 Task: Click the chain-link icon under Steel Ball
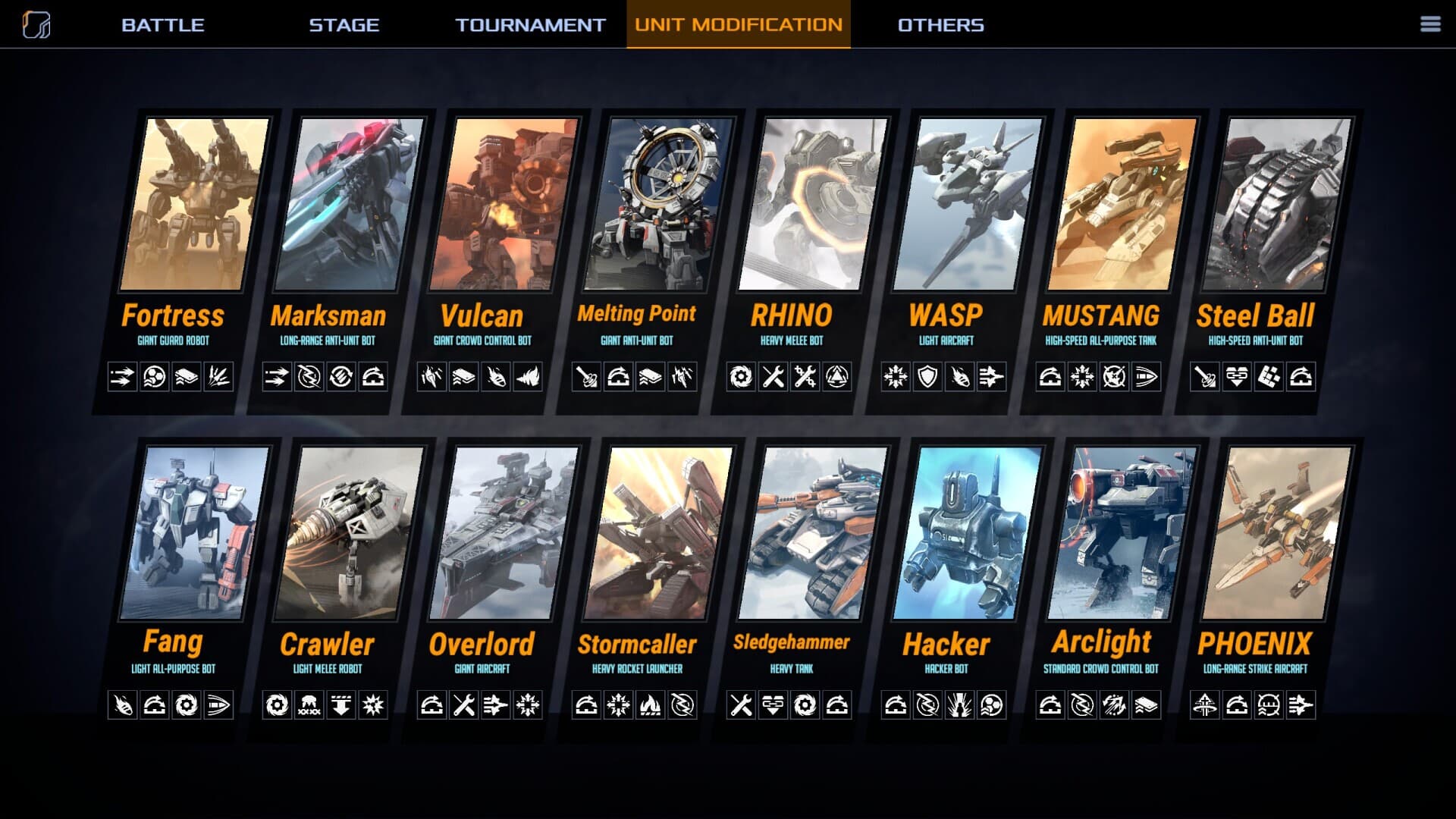point(1237,374)
